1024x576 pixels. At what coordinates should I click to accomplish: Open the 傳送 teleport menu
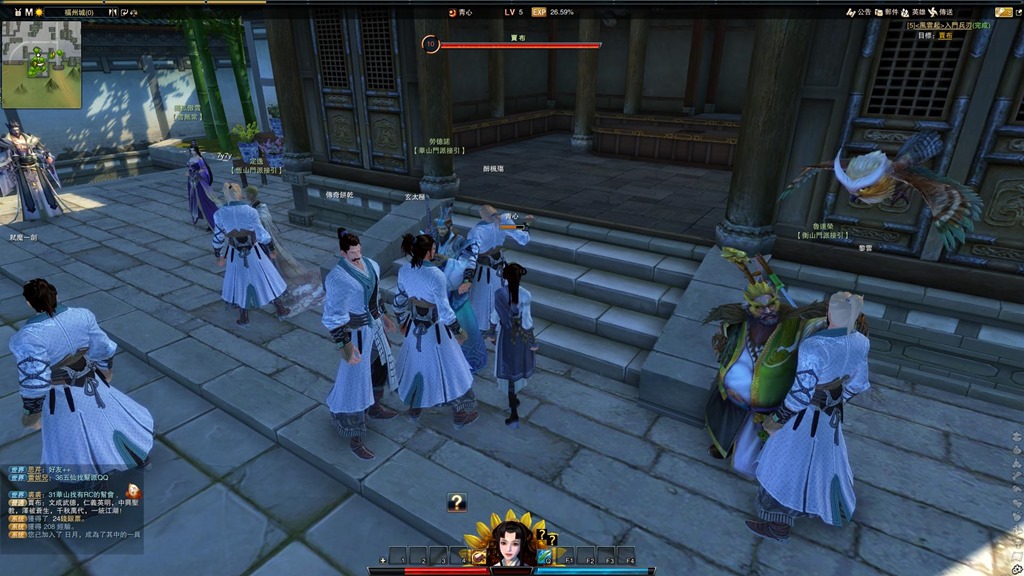coord(943,12)
